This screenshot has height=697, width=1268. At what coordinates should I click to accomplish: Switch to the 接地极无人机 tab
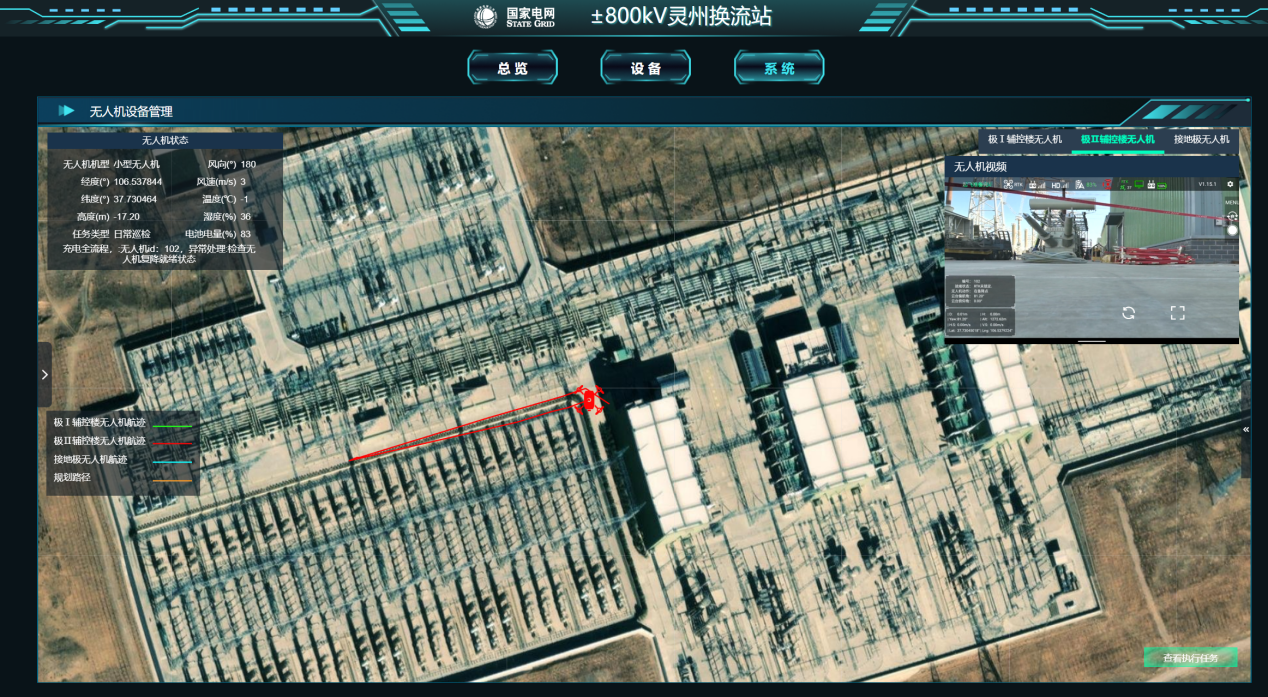click(x=1201, y=139)
